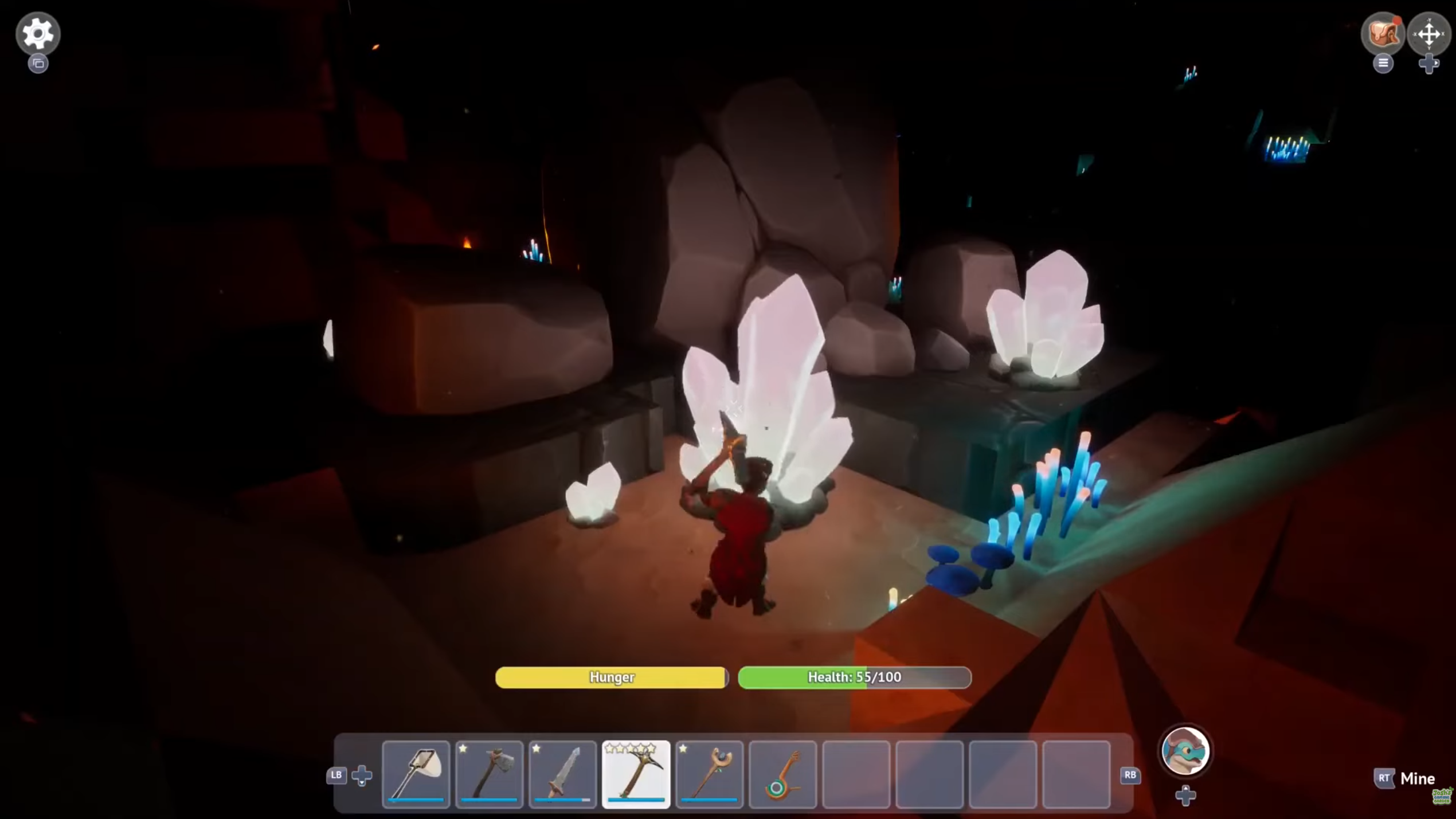Equip the sword in the hotbar
Viewport: 1456px width, 819px height.
[562, 775]
